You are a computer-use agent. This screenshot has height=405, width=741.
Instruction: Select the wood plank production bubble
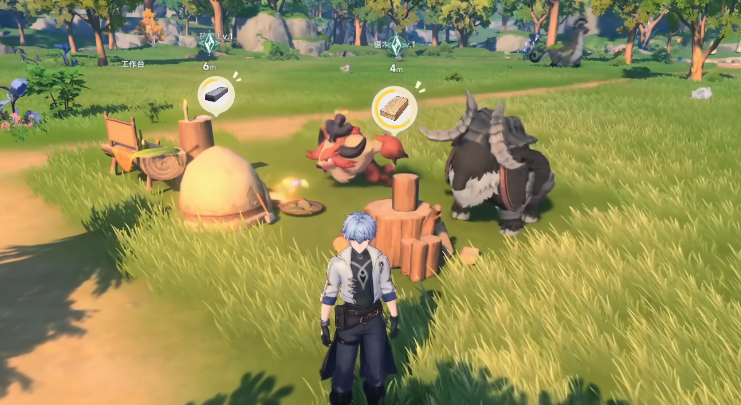click(x=394, y=108)
